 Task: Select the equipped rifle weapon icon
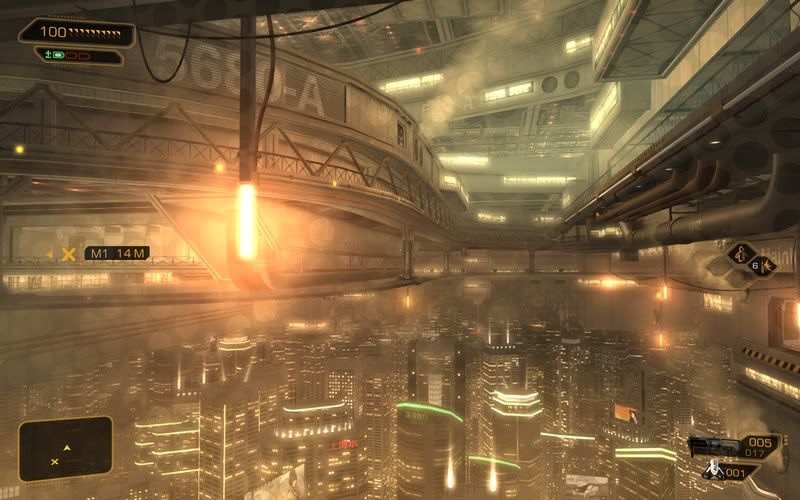coord(717,444)
